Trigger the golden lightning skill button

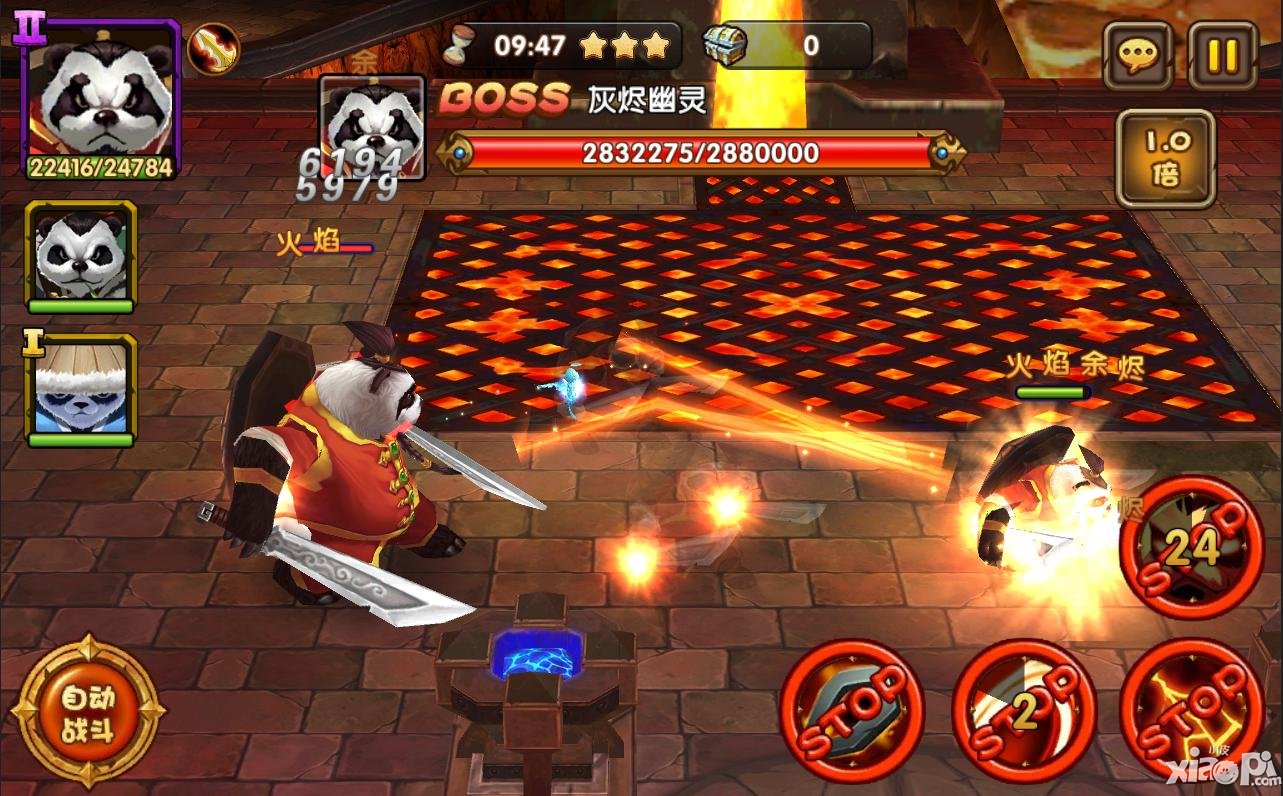click(x=1191, y=710)
